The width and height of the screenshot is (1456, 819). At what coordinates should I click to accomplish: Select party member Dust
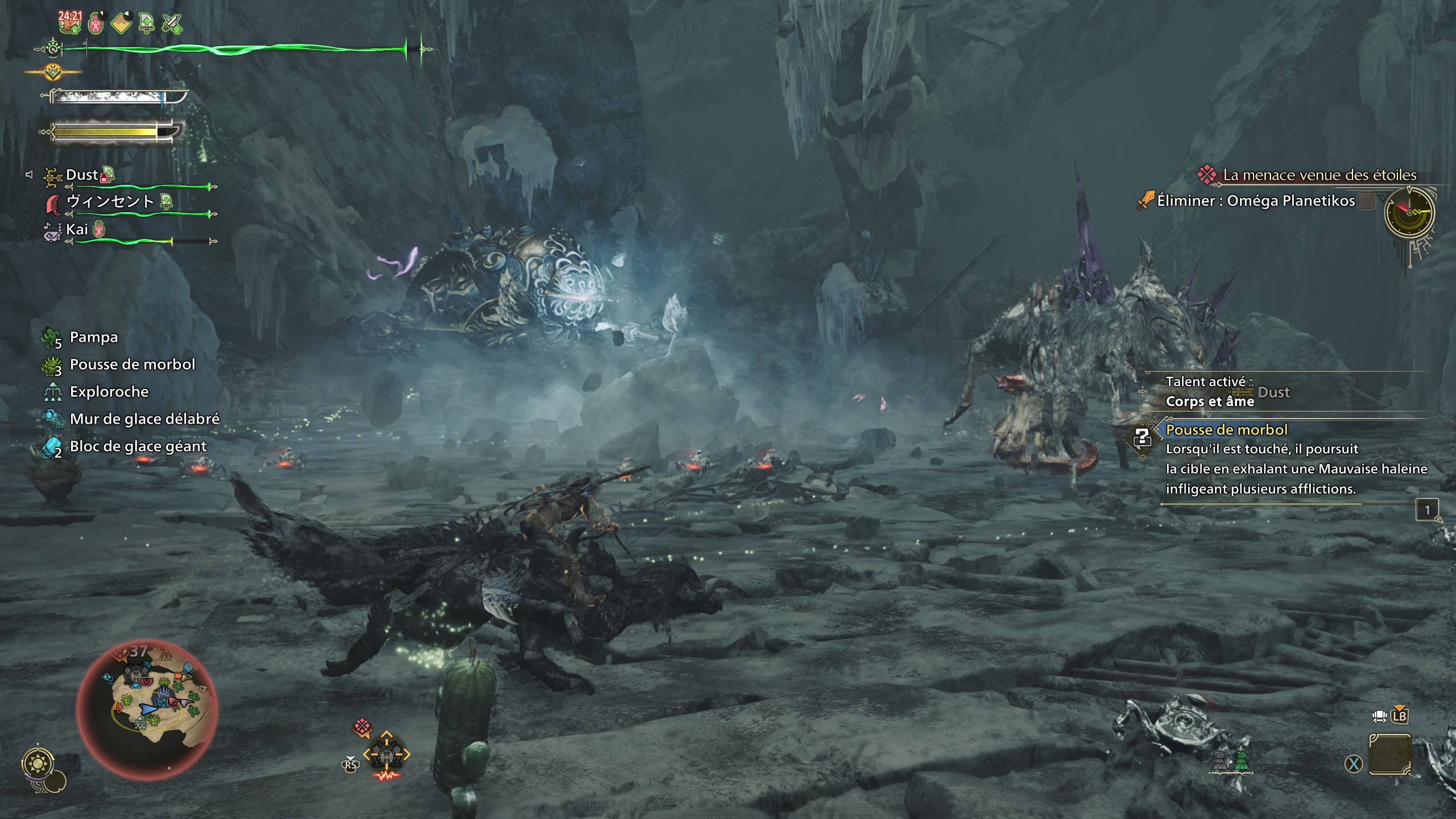pyautogui.click(x=82, y=175)
